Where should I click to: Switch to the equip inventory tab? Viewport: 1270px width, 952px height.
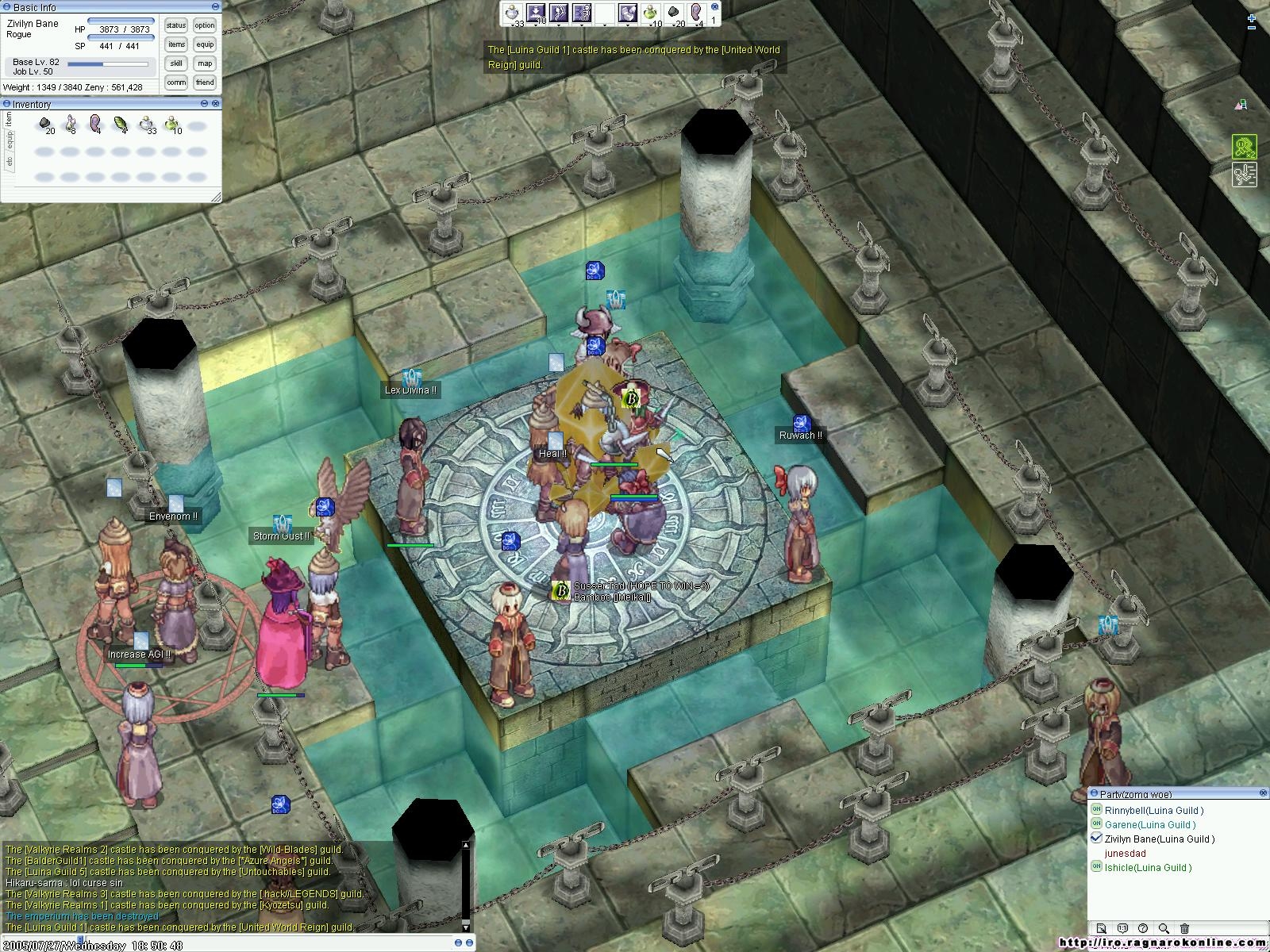10,140
